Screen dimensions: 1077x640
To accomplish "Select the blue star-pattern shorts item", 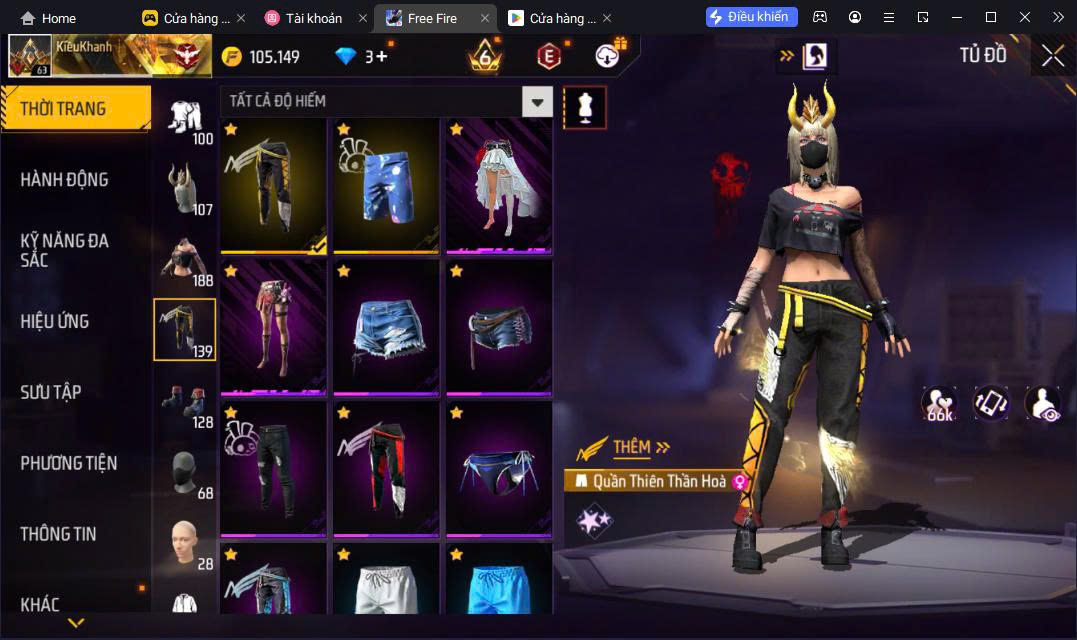I will 387,186.
